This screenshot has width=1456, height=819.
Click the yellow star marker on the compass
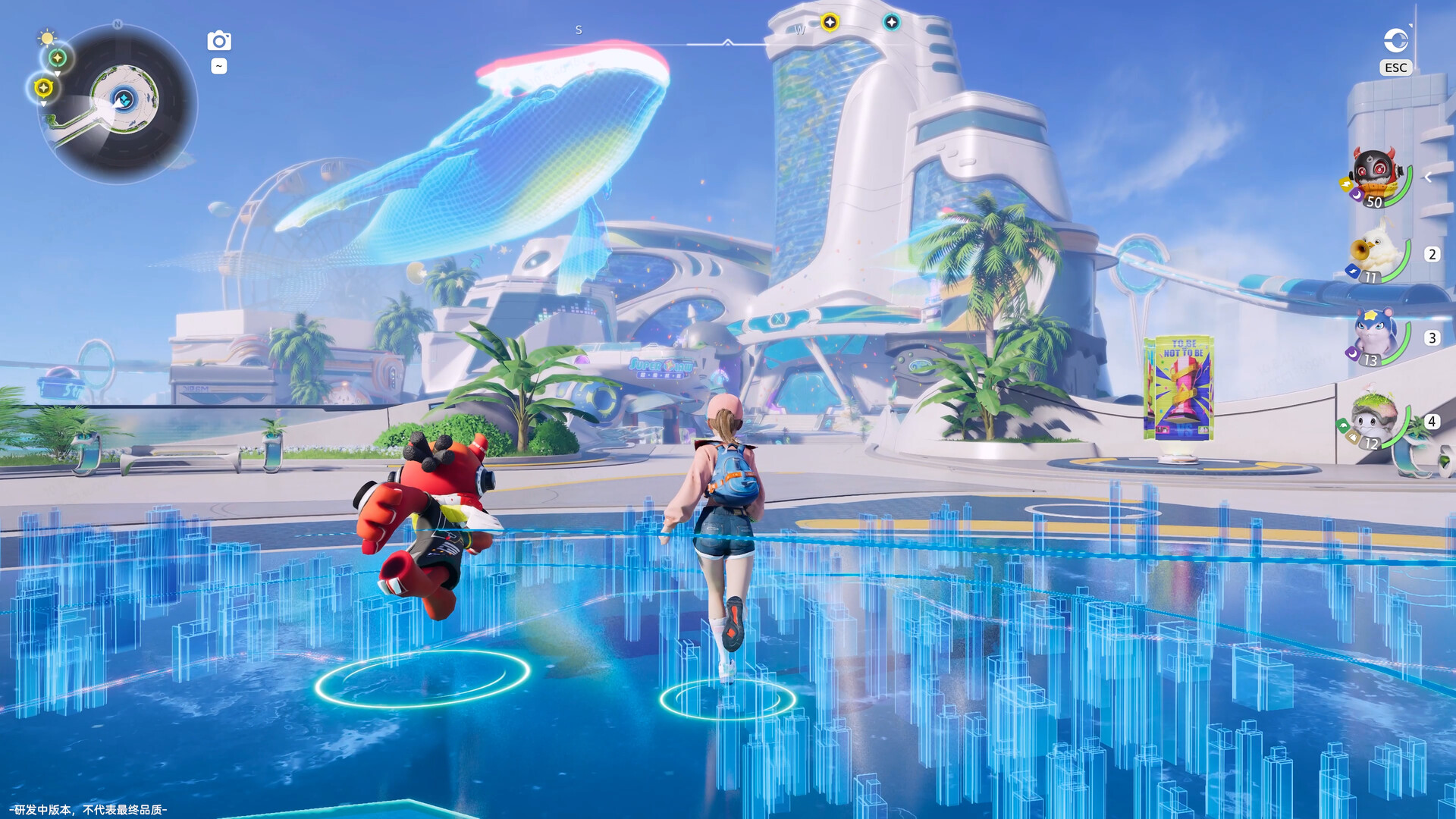click(x=830, y=23)
